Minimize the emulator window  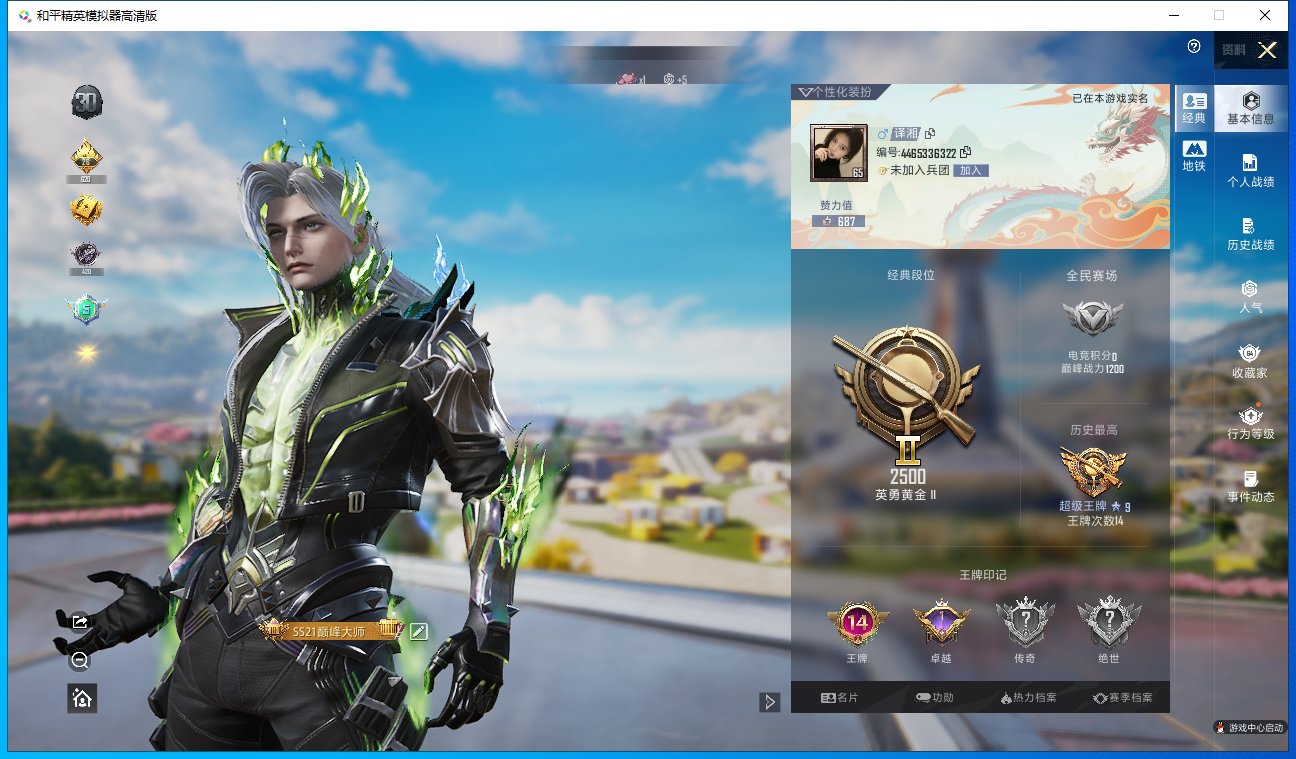pyautogui.click(x=1172, y=15)
